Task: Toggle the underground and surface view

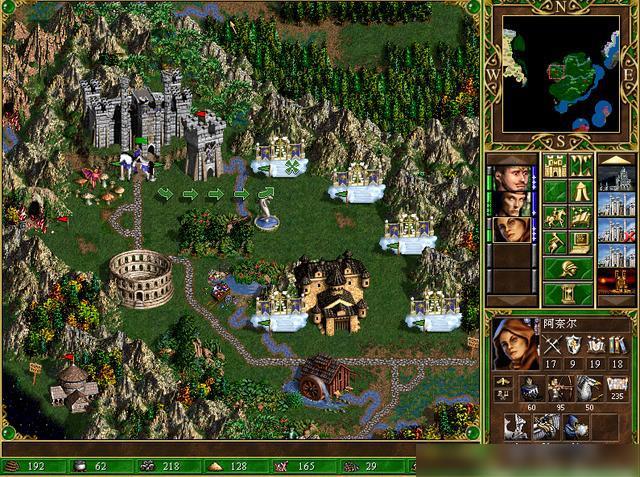Action: [581, 165]
